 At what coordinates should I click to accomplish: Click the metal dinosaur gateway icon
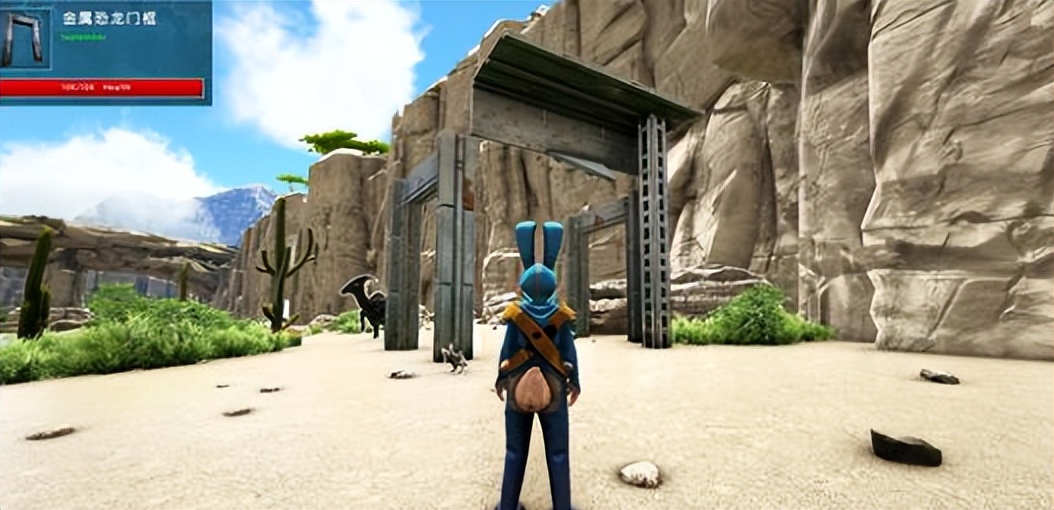[x=25, y=39]
